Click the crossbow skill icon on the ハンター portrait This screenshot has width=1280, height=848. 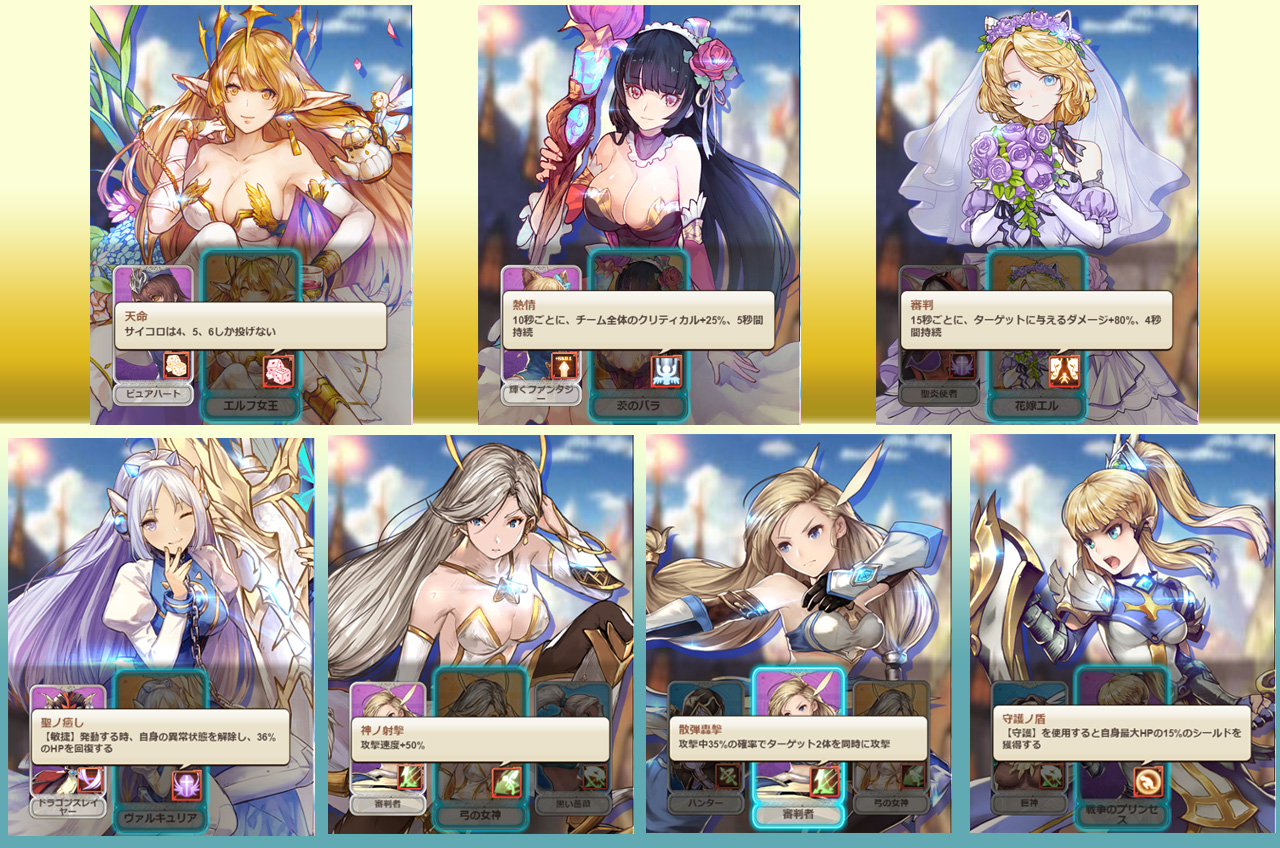tap(728, 778)
